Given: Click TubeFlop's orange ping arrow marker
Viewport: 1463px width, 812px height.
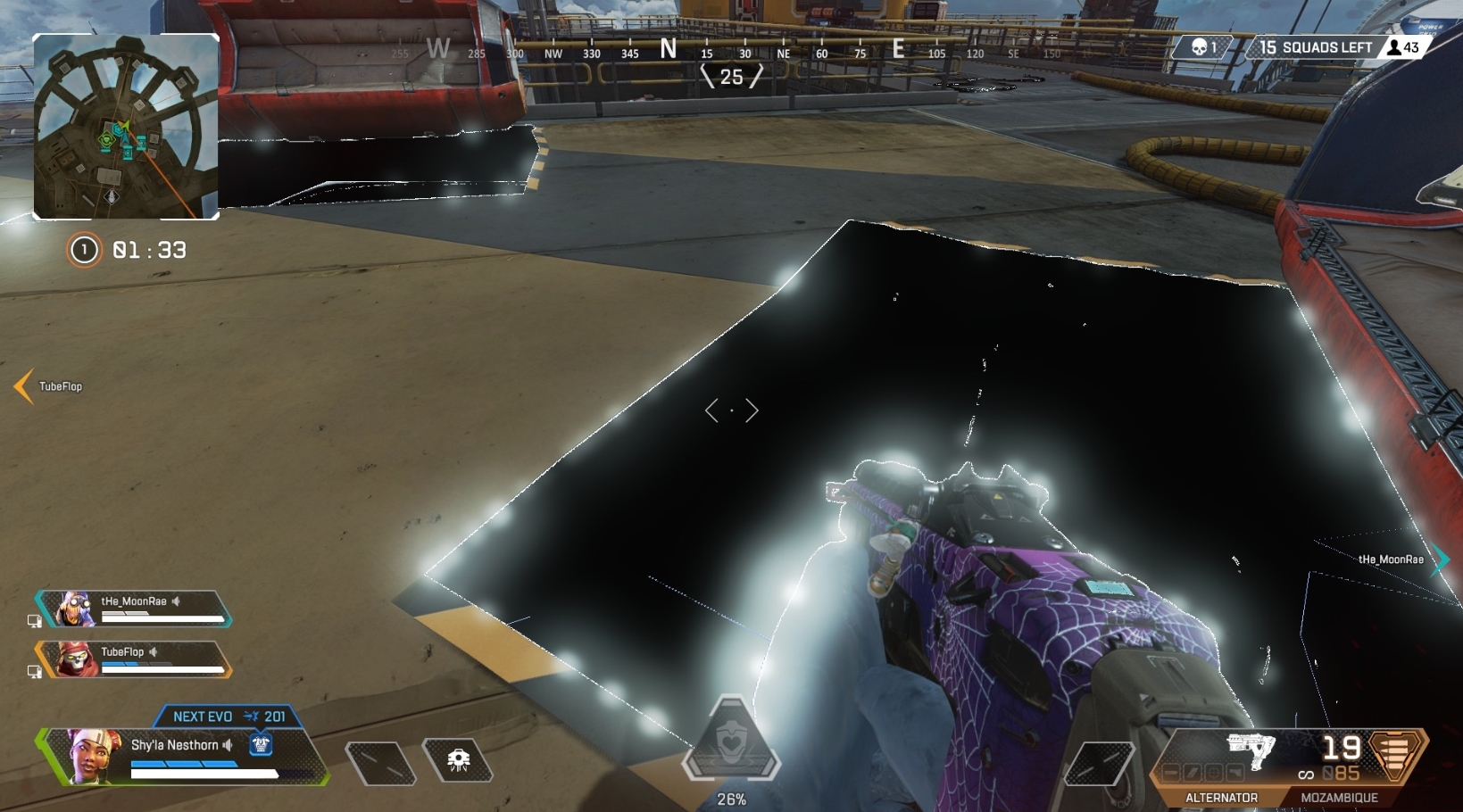Looking at the screenshot, I should 21,386.
